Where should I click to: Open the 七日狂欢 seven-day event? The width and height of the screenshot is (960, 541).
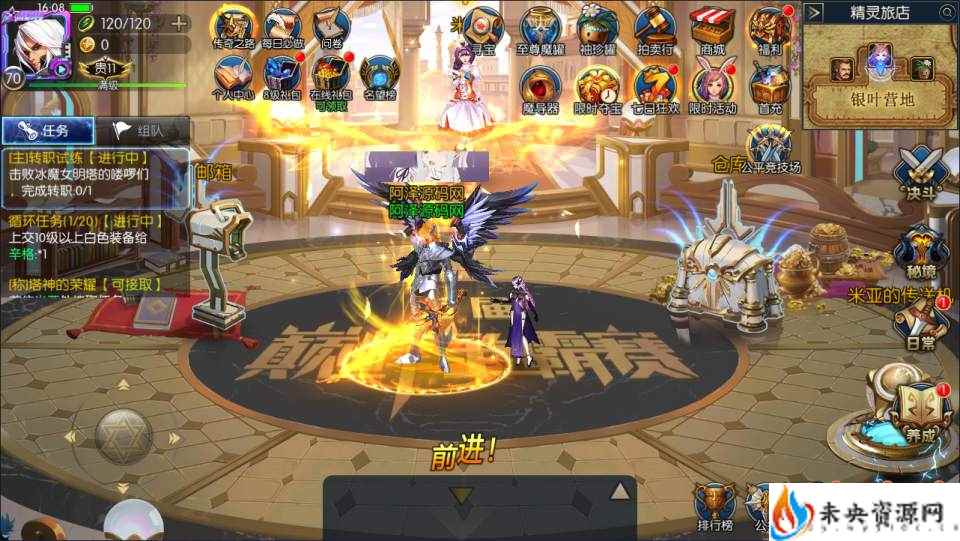(655, 84)
